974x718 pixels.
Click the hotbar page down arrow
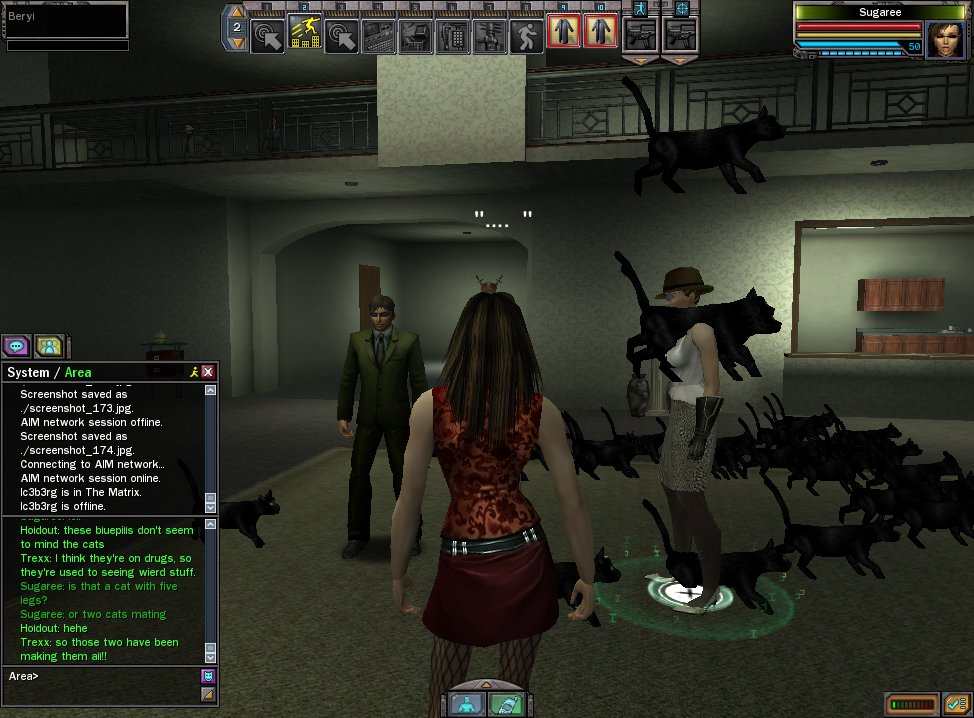237,44
